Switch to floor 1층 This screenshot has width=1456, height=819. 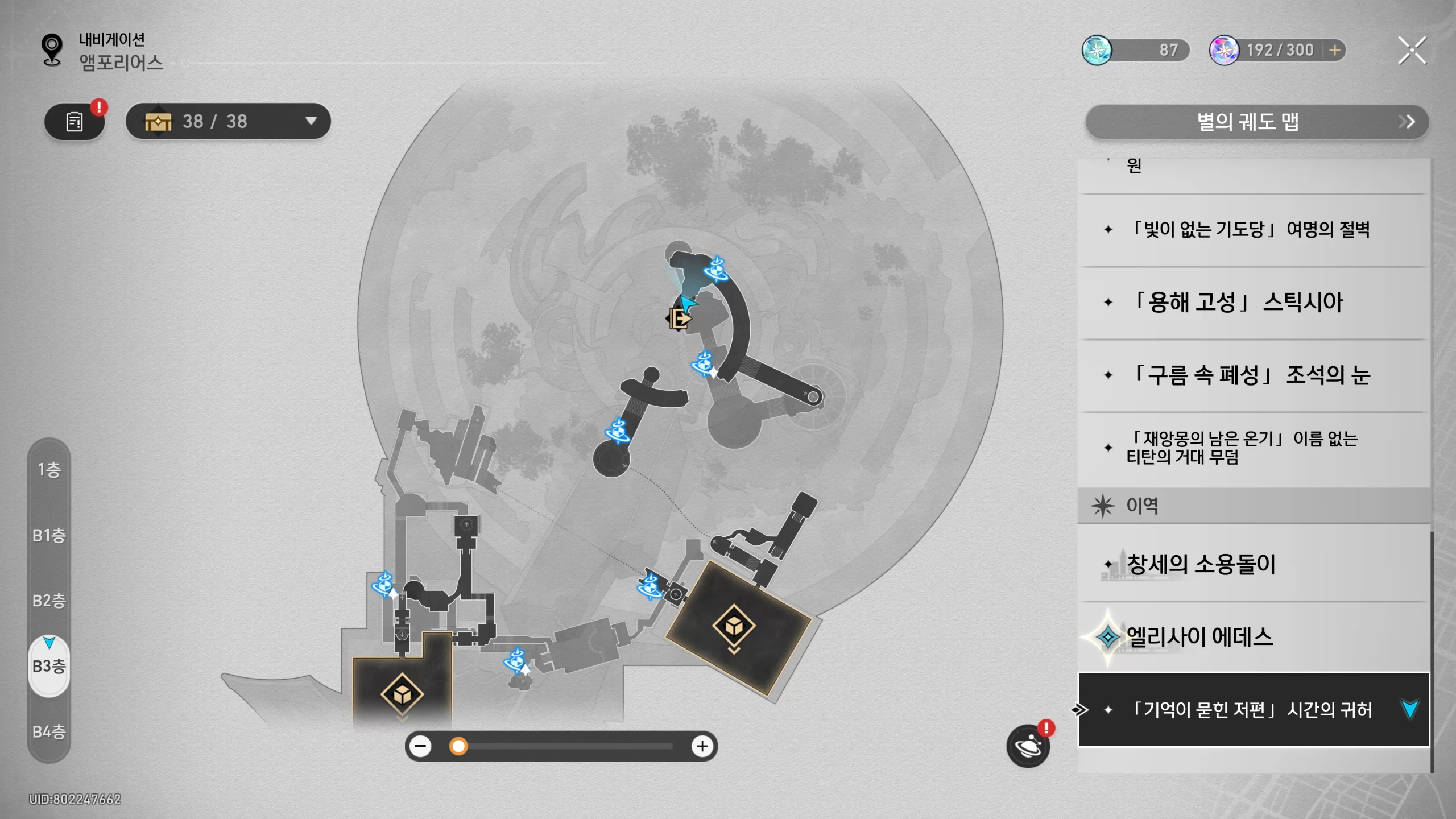[x=49, y=470]
